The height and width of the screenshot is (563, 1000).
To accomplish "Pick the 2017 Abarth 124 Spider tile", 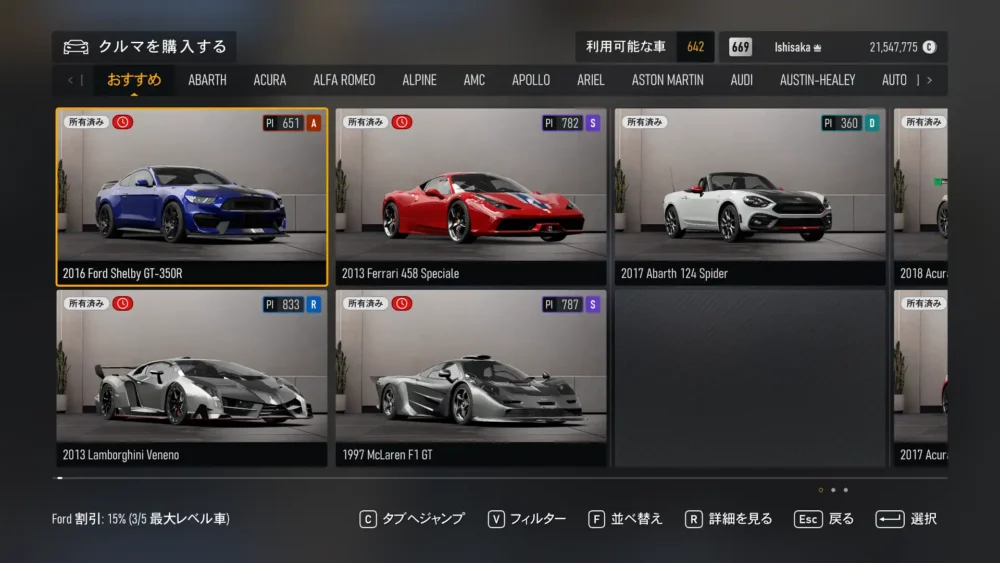I will (x=749, y=197).
